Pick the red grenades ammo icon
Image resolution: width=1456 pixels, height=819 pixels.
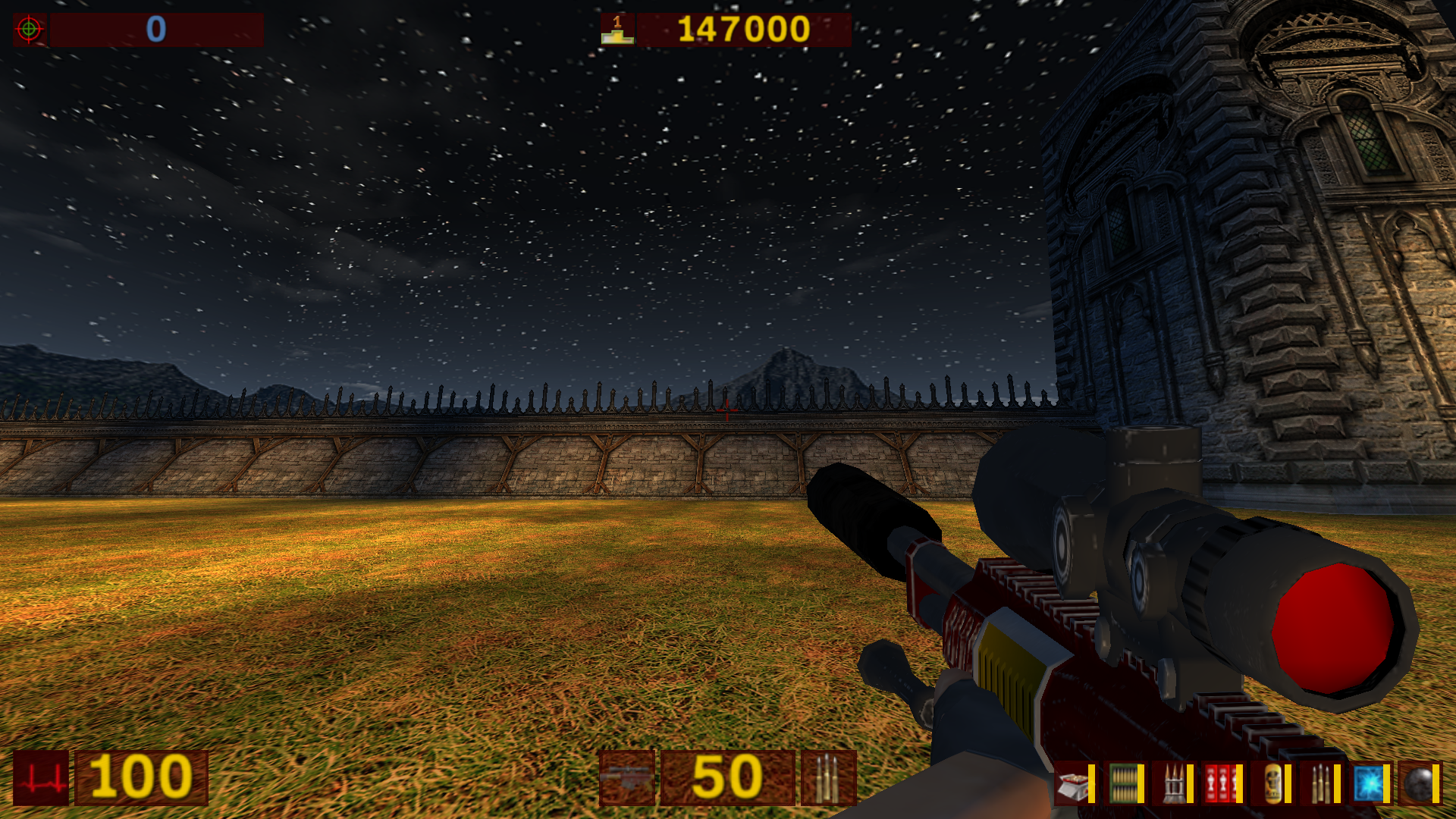(x=1221, y=783)
